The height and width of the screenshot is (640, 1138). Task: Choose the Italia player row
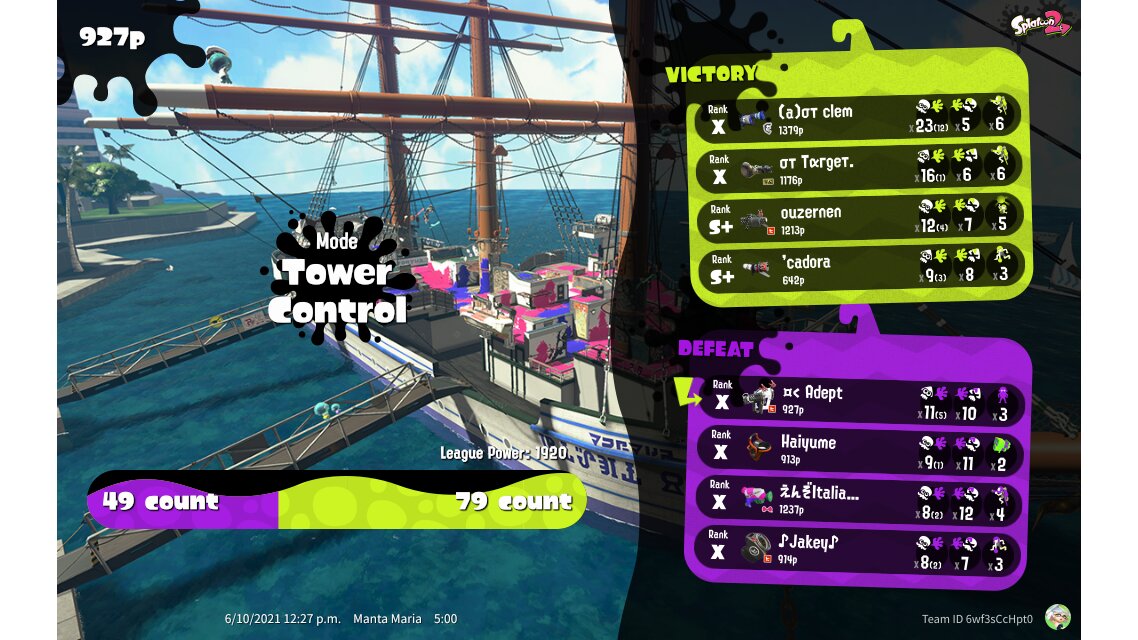coord(858,501)
